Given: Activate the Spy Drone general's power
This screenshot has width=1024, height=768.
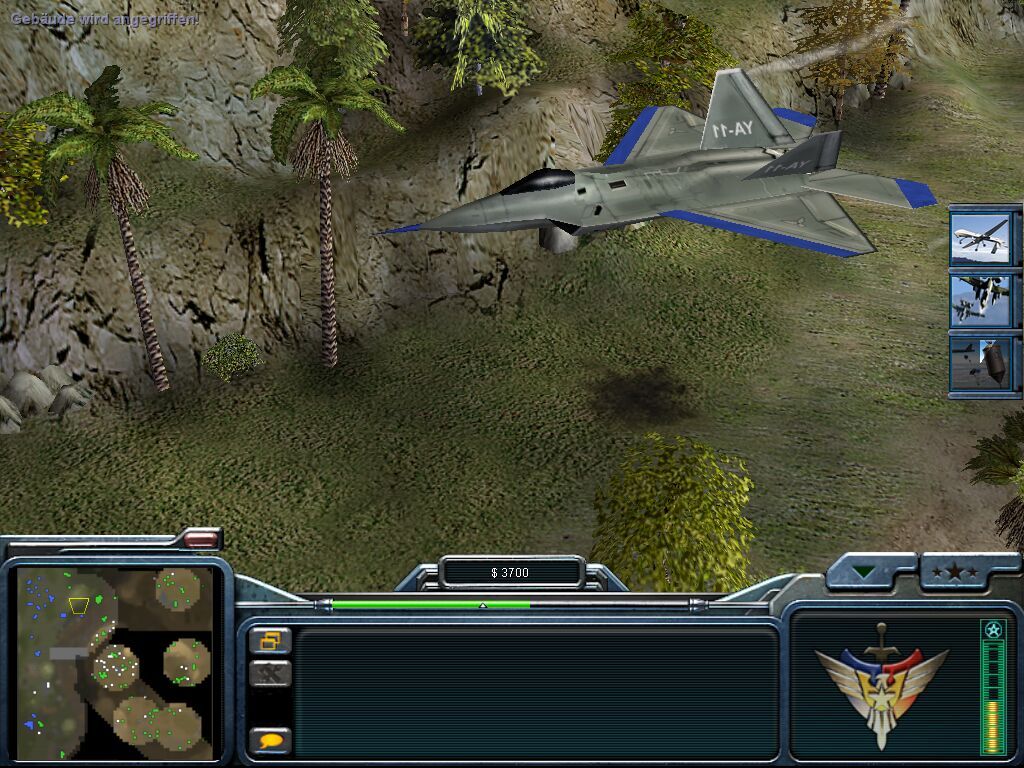Looking at the screenshot, I should point(980,238).
